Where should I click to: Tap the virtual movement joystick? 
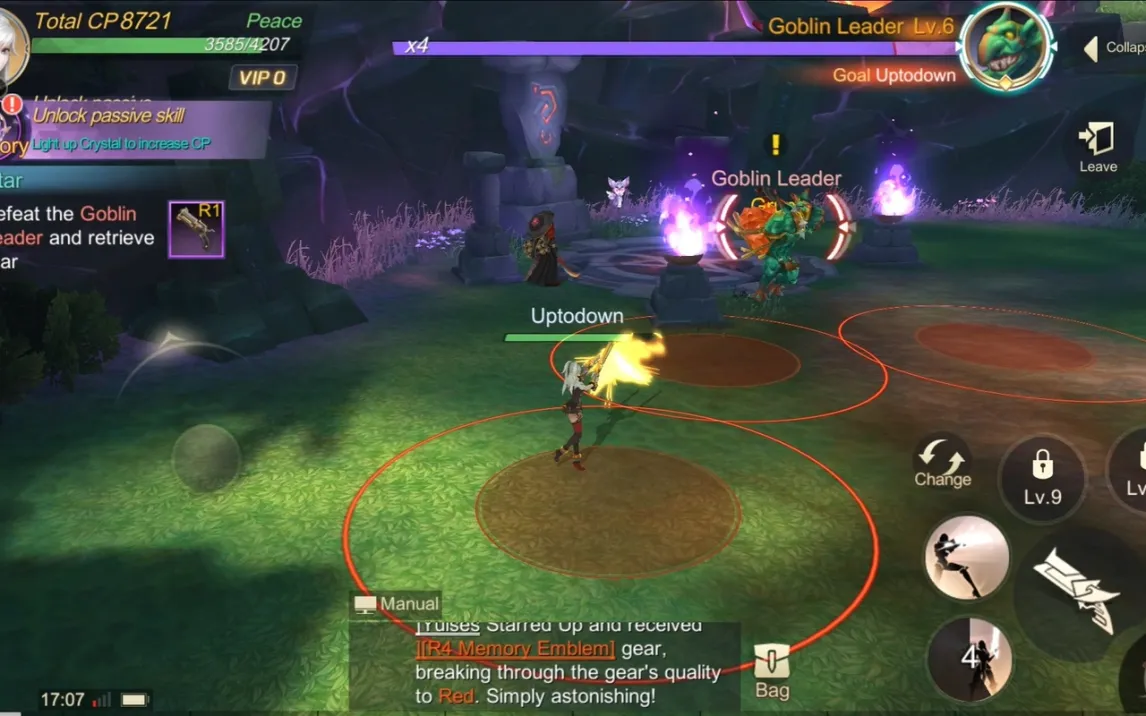(x=206, y=458)
